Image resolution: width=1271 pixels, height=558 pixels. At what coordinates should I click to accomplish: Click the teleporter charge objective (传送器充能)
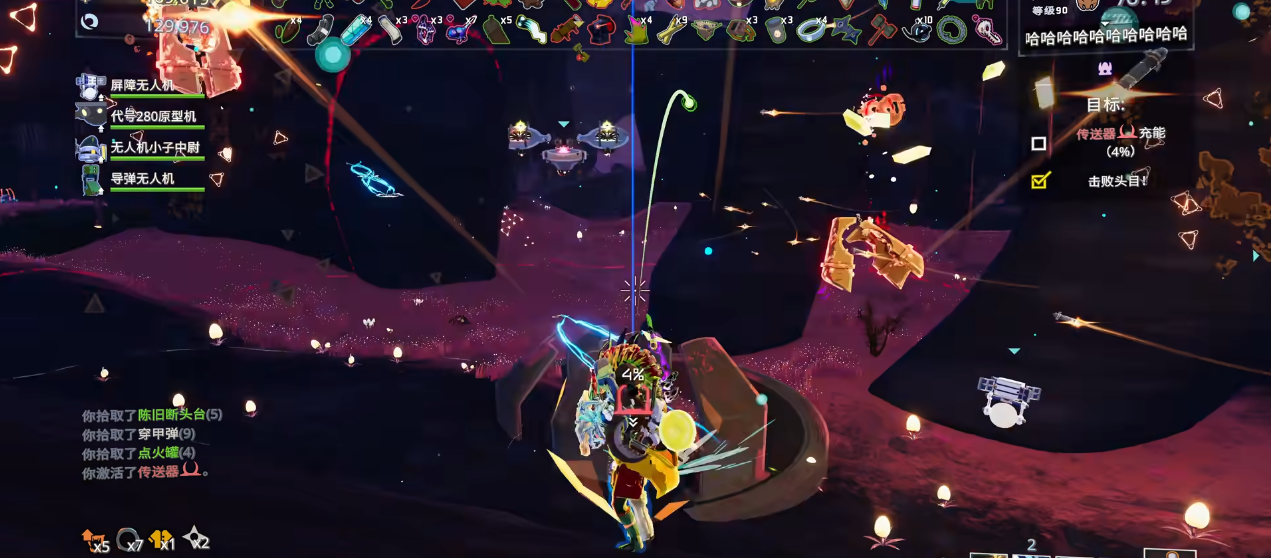(x=1120, y=133)
